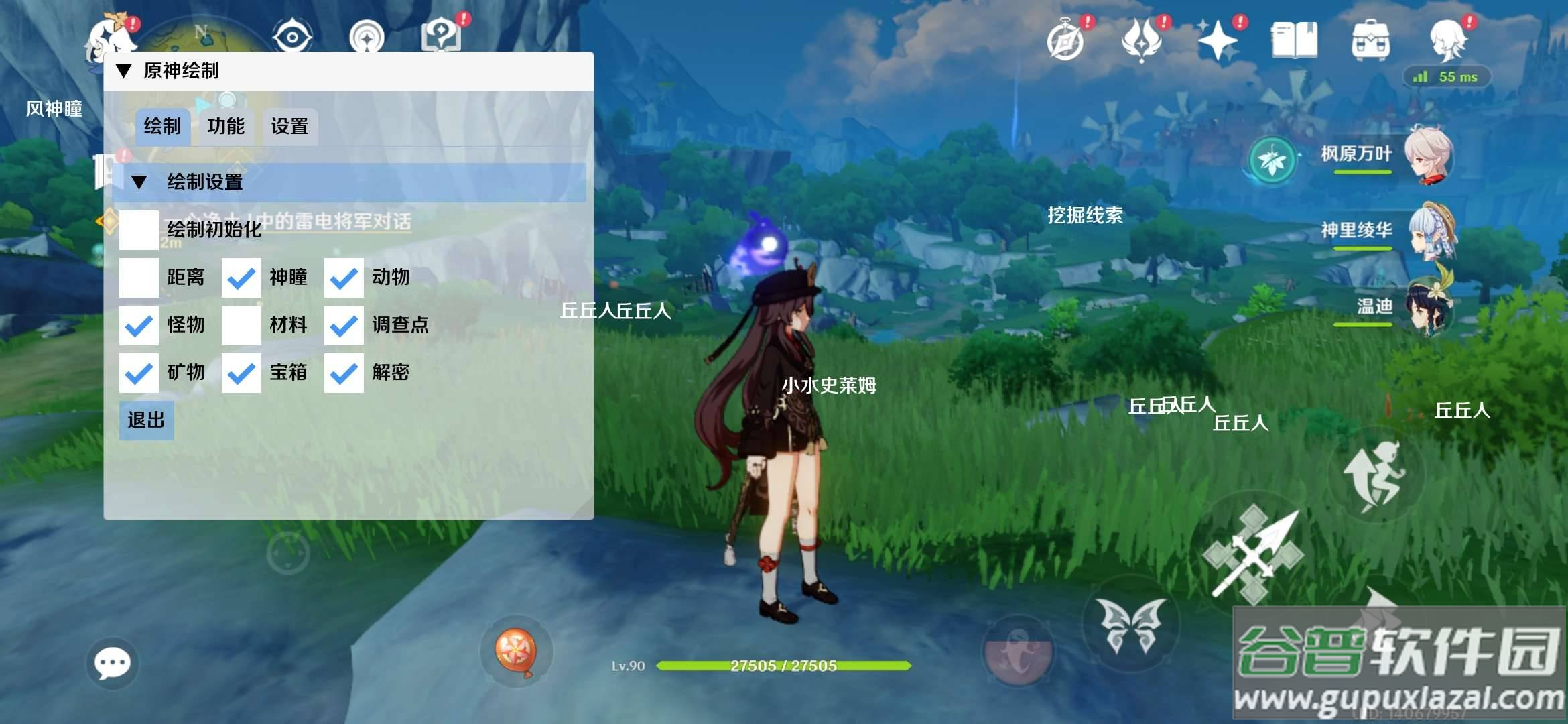Switch to the 功能 tab
This screenshot has height=724, width=1568.
226,127
